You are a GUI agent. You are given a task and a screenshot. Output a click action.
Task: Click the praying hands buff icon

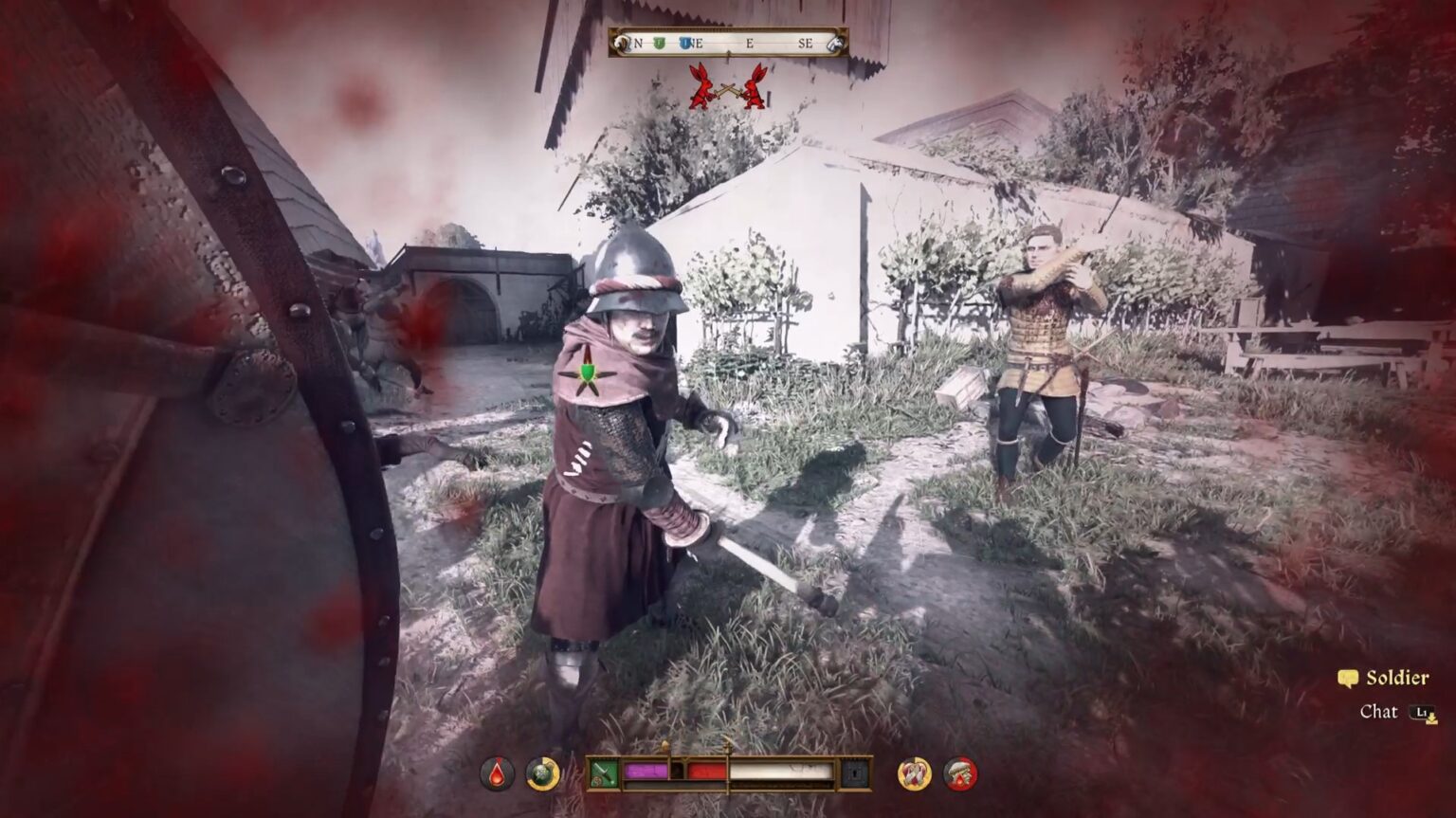[914, 772]
